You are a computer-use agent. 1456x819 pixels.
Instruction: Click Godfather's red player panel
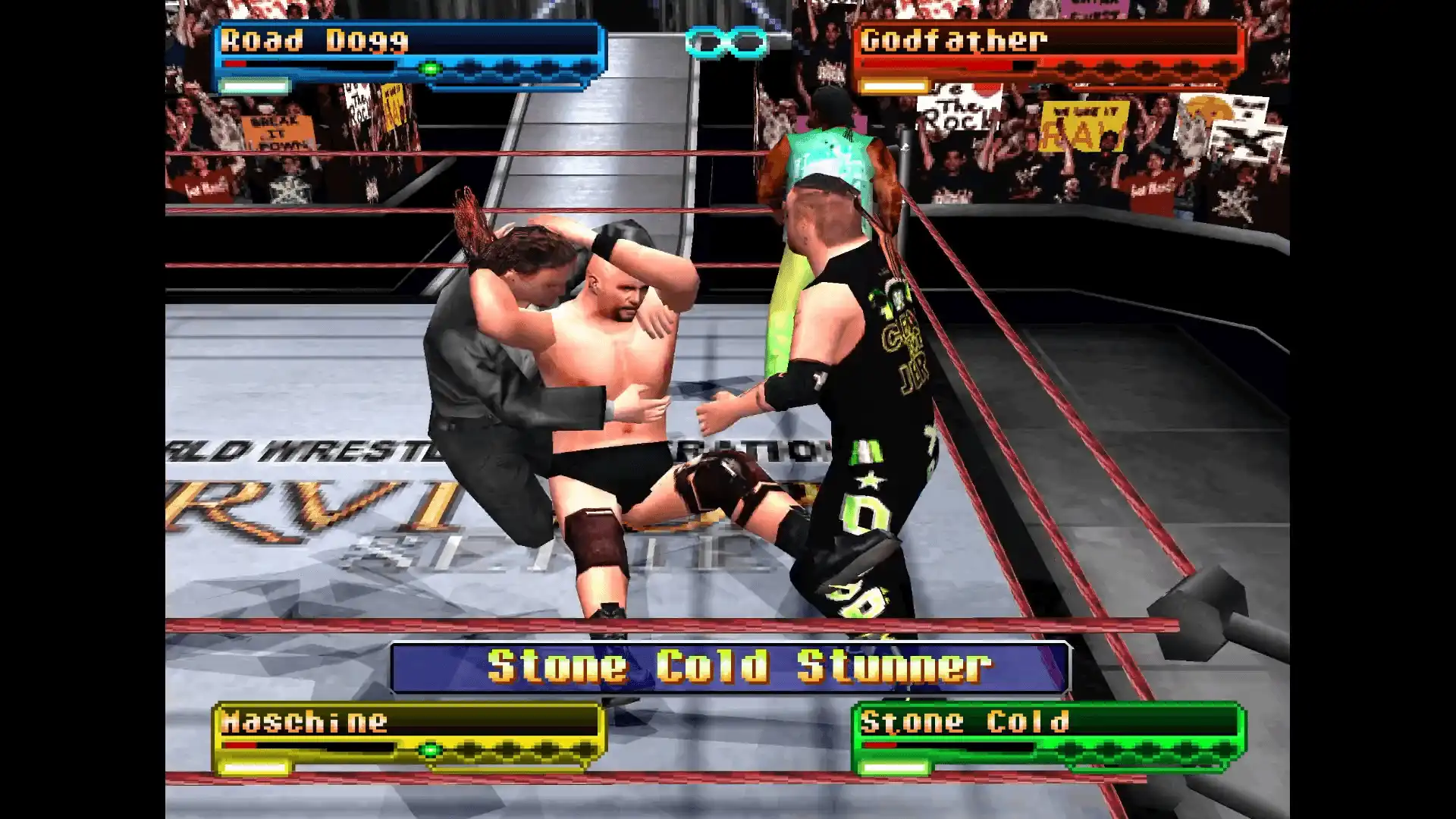pyautogui.click(x=1048, y=55)
